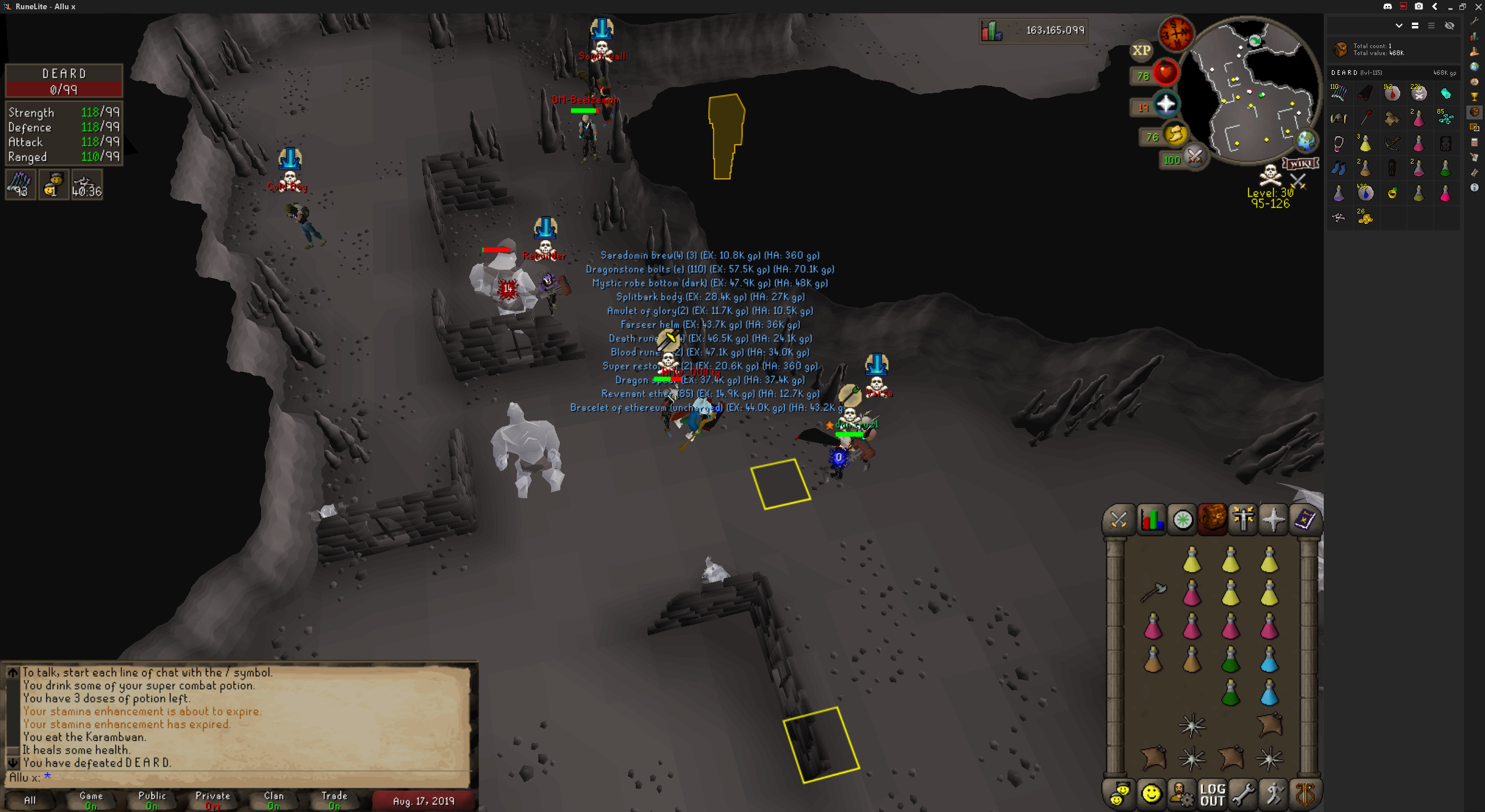1485x812 pixels.
Task: Open the prayer tab
Action: (1273, 519)
